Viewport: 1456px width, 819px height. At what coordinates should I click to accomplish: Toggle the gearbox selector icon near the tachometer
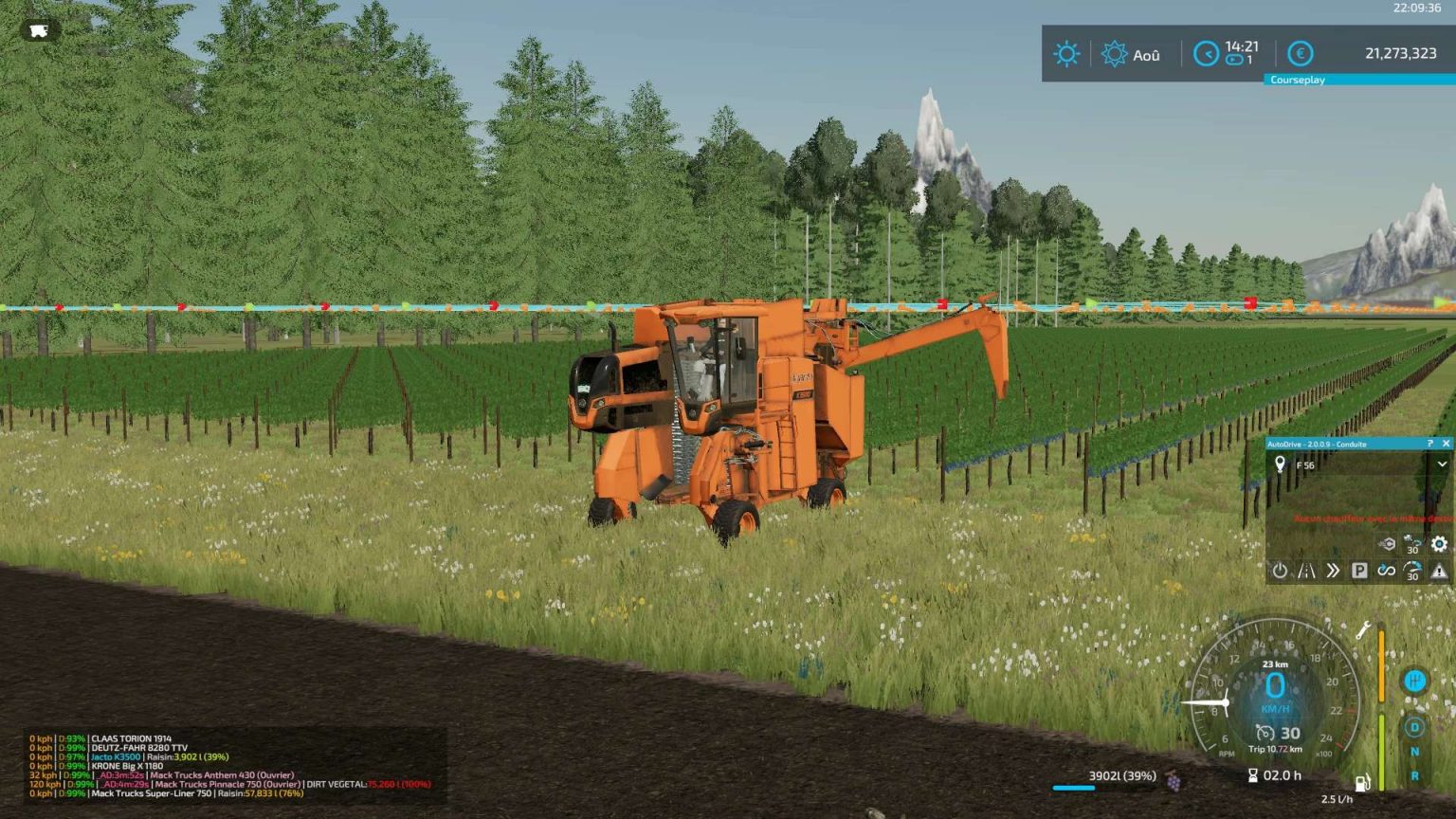pos(1414,681)
